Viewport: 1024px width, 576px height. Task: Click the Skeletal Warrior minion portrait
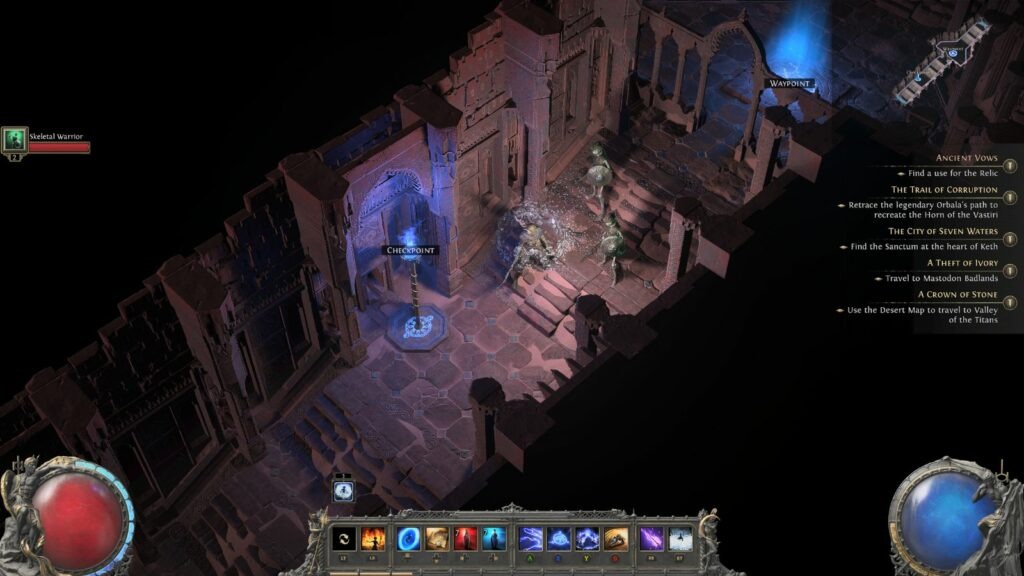(x=14, y=139)
